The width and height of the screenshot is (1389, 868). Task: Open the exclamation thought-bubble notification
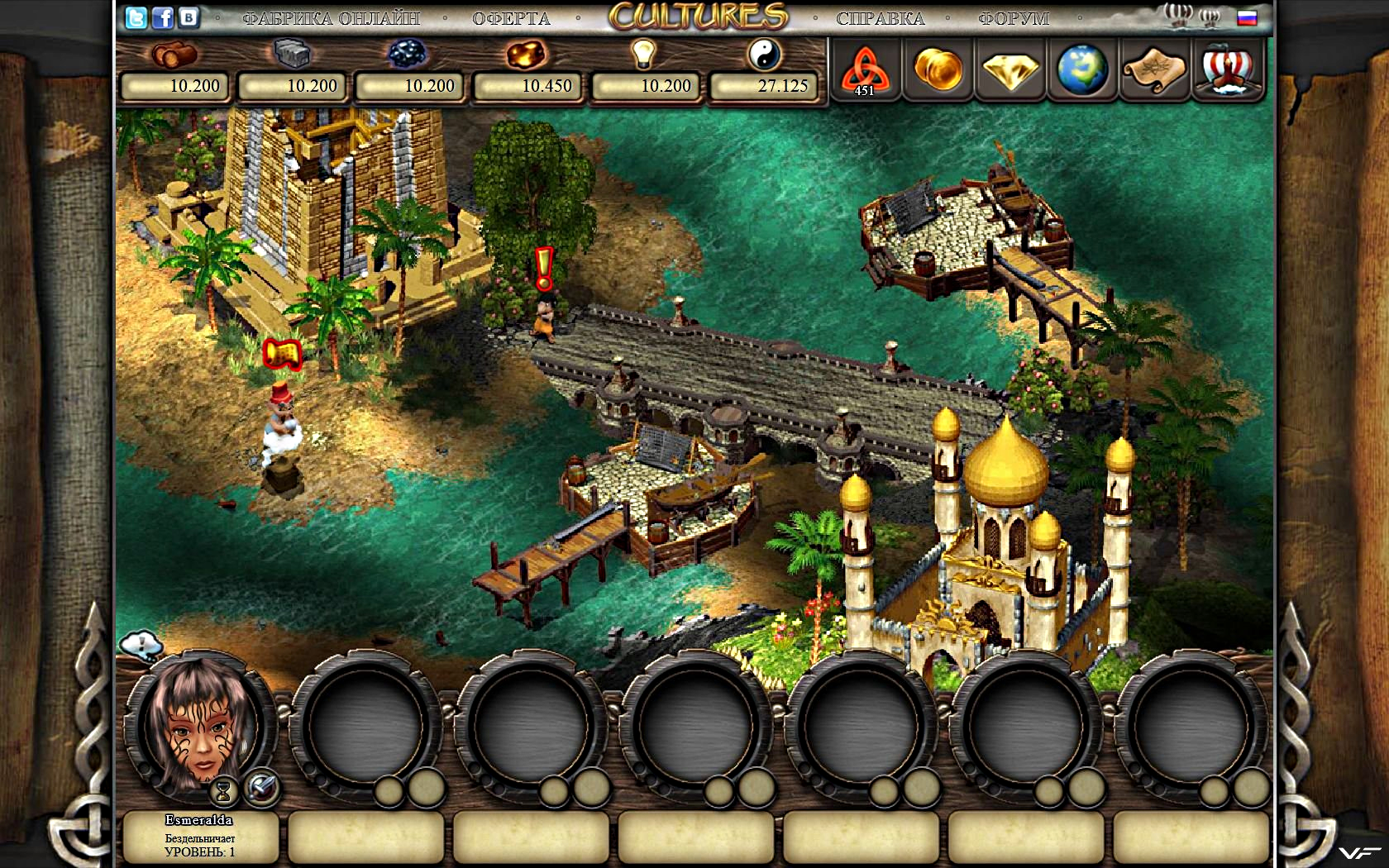(x=141, y=644)
